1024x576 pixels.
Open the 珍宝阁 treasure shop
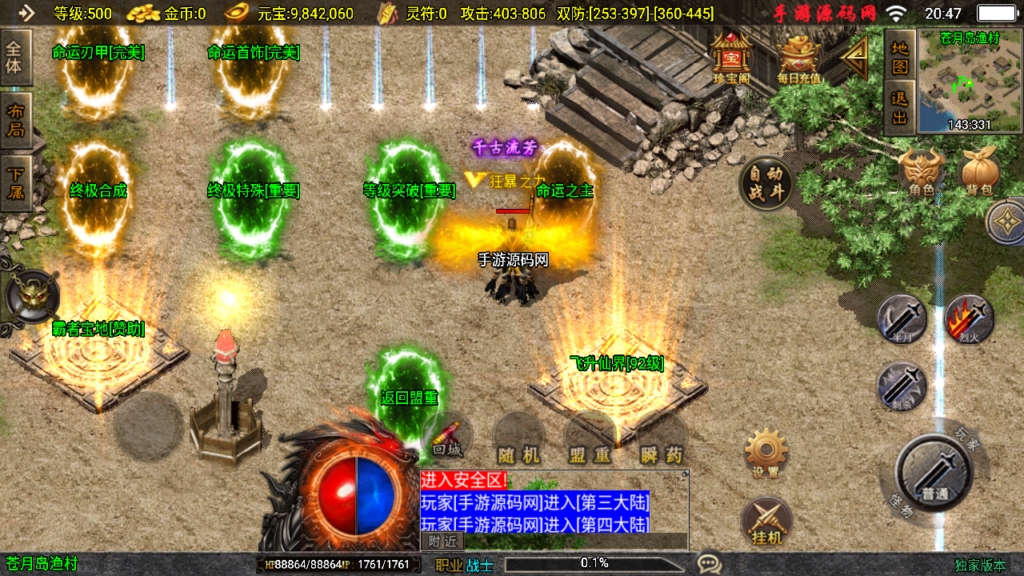(731, 57)
